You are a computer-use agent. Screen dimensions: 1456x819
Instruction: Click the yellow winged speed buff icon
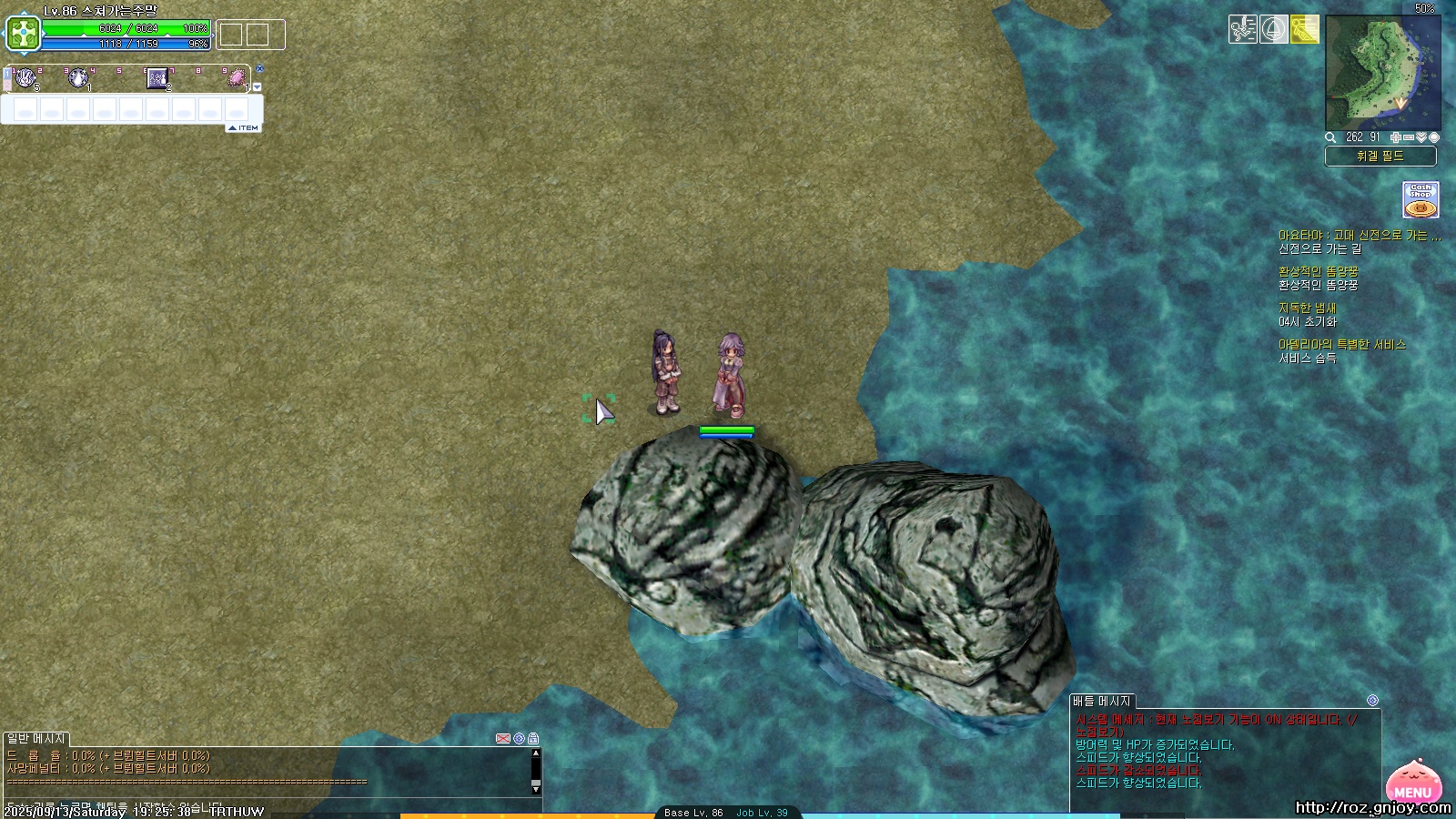1304,29
